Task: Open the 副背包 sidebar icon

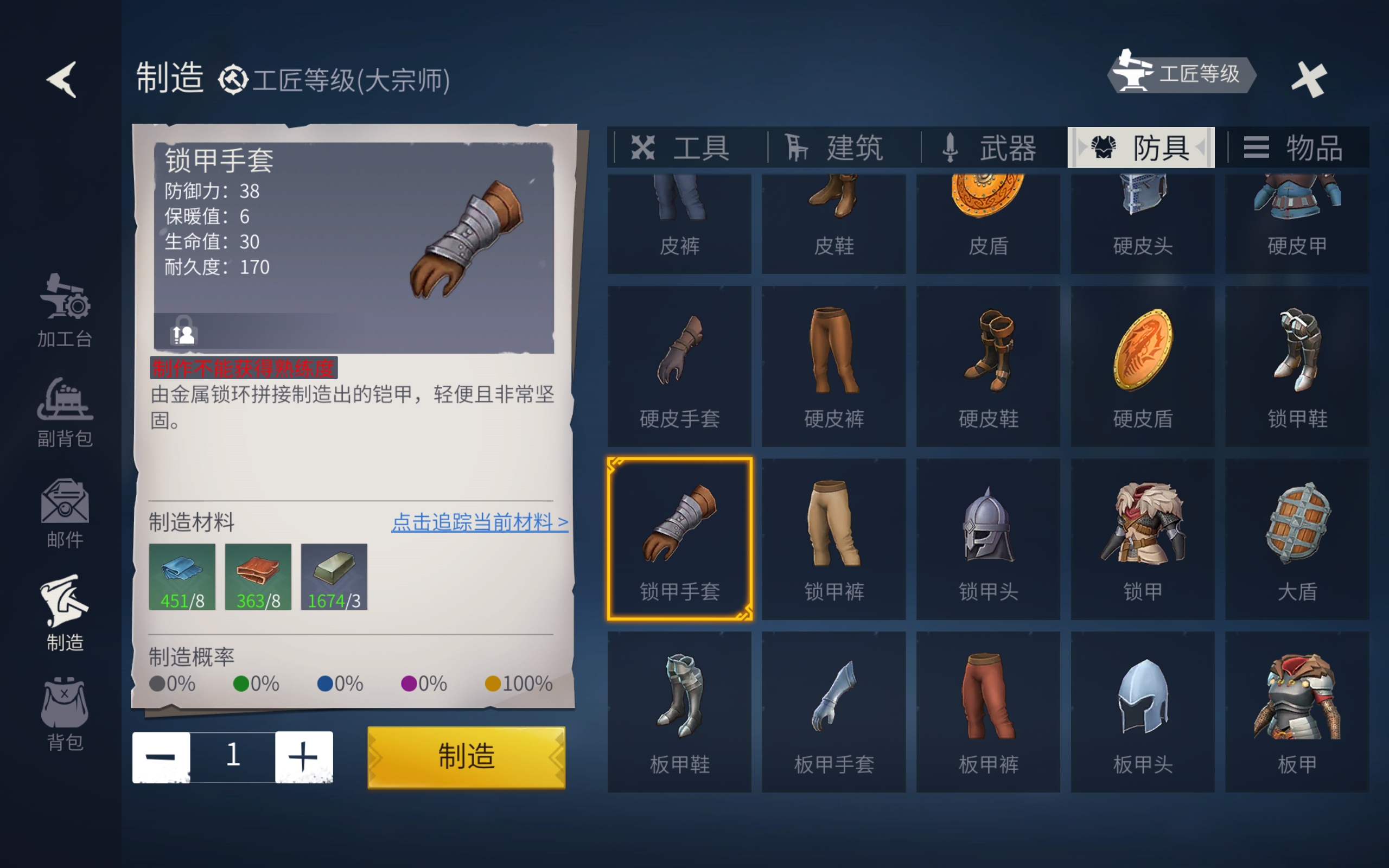Action: coord(64,407)
